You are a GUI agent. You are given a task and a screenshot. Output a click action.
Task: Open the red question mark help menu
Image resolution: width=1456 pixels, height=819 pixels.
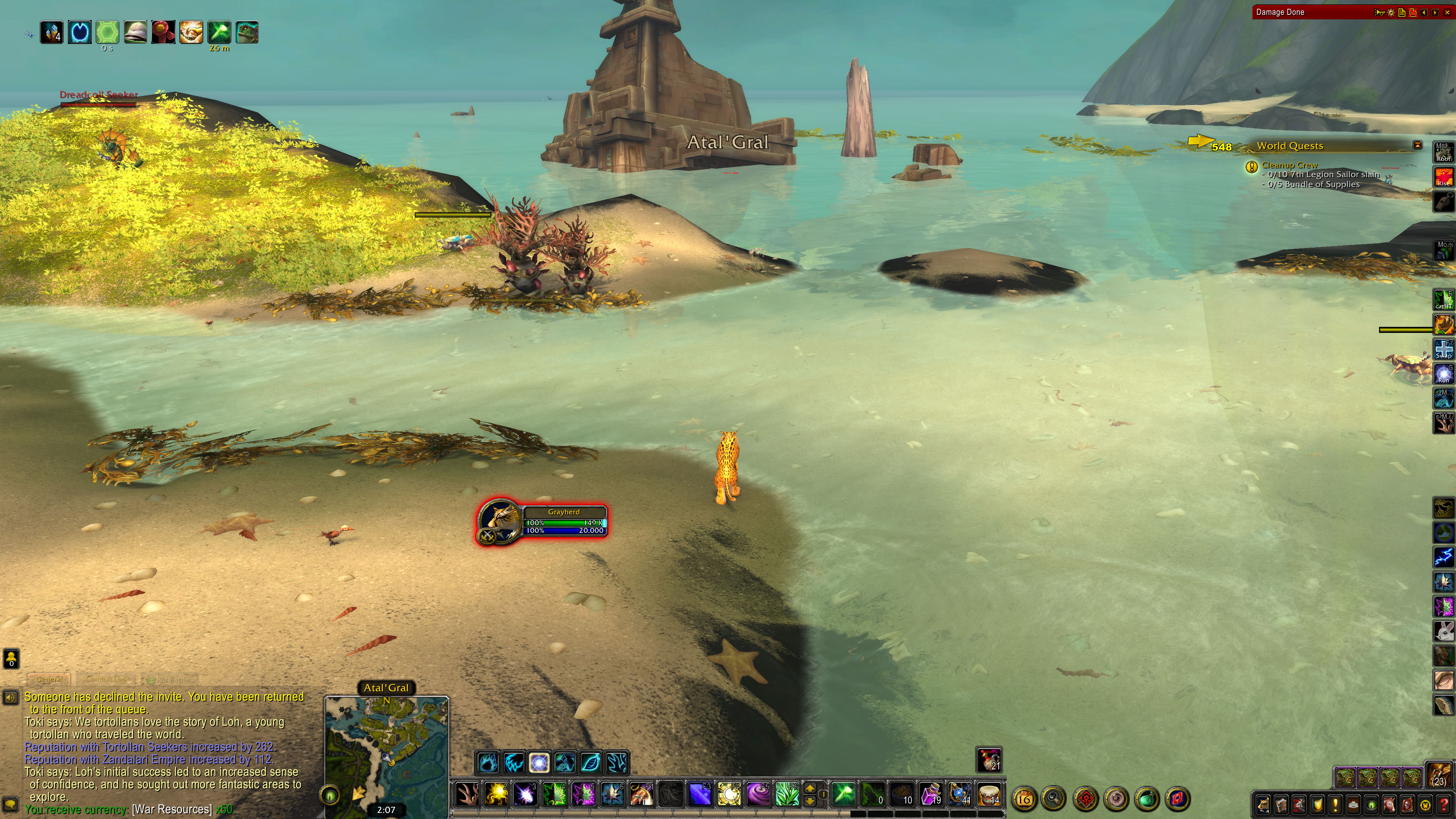(1443, 804)
